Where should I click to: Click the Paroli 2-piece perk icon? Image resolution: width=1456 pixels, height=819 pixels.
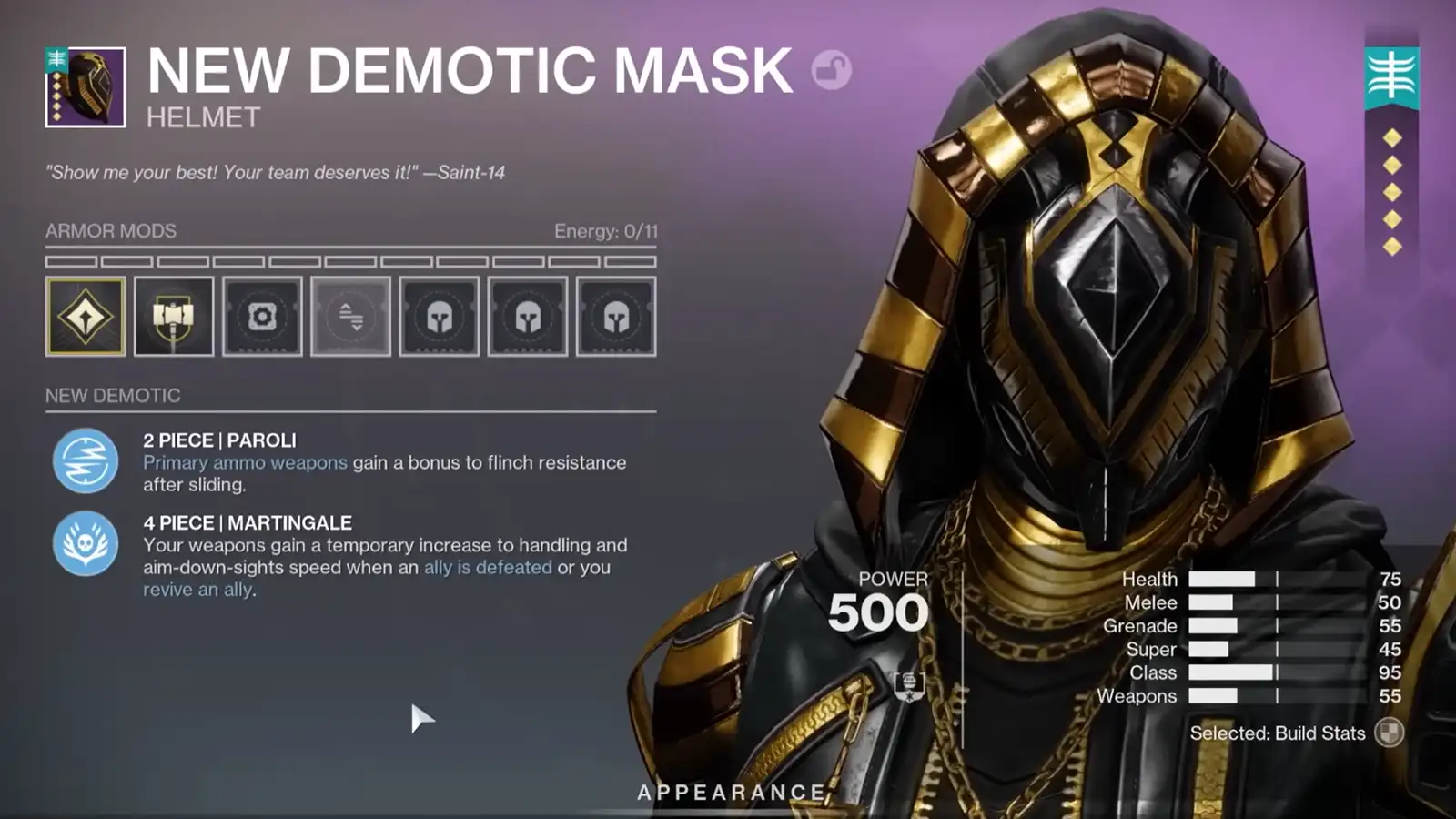(86, 460)
